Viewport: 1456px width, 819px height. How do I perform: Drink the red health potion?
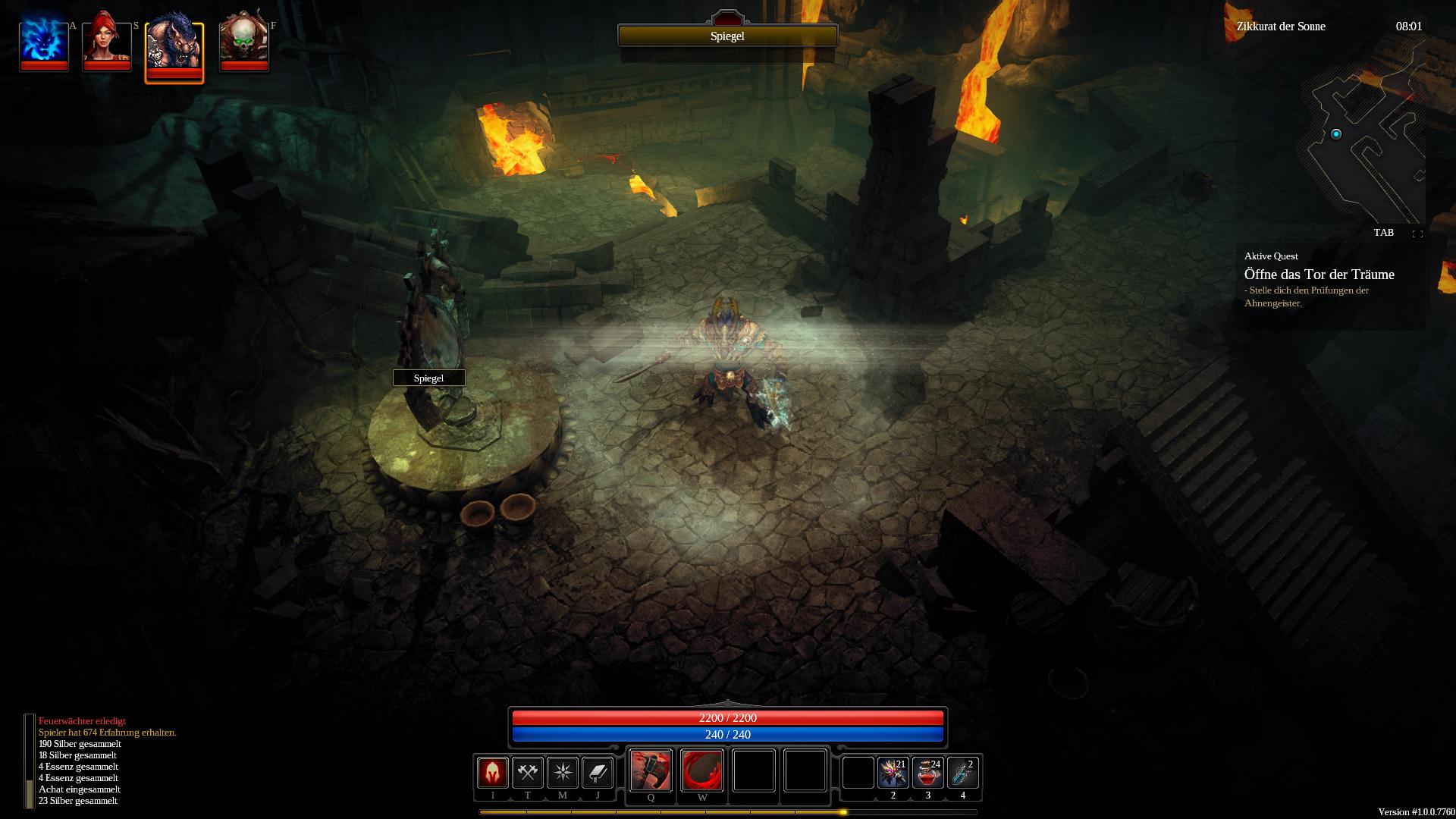(x=927, y=773)
